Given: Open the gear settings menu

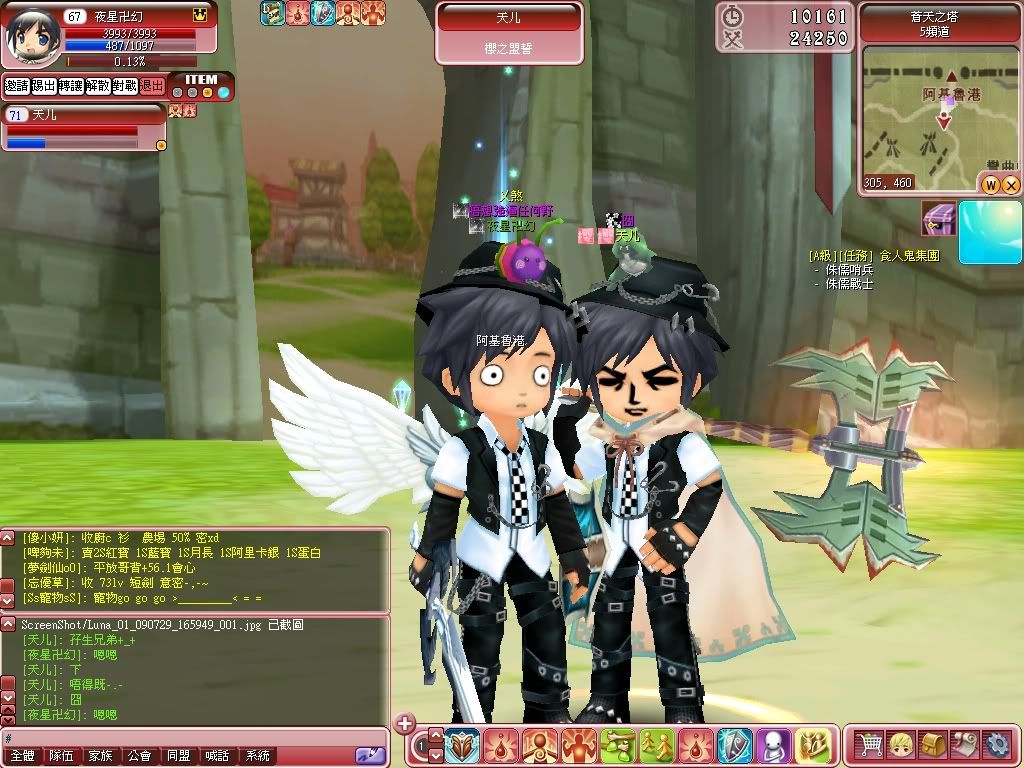Looking at the screenshot, I should point(996,745).
